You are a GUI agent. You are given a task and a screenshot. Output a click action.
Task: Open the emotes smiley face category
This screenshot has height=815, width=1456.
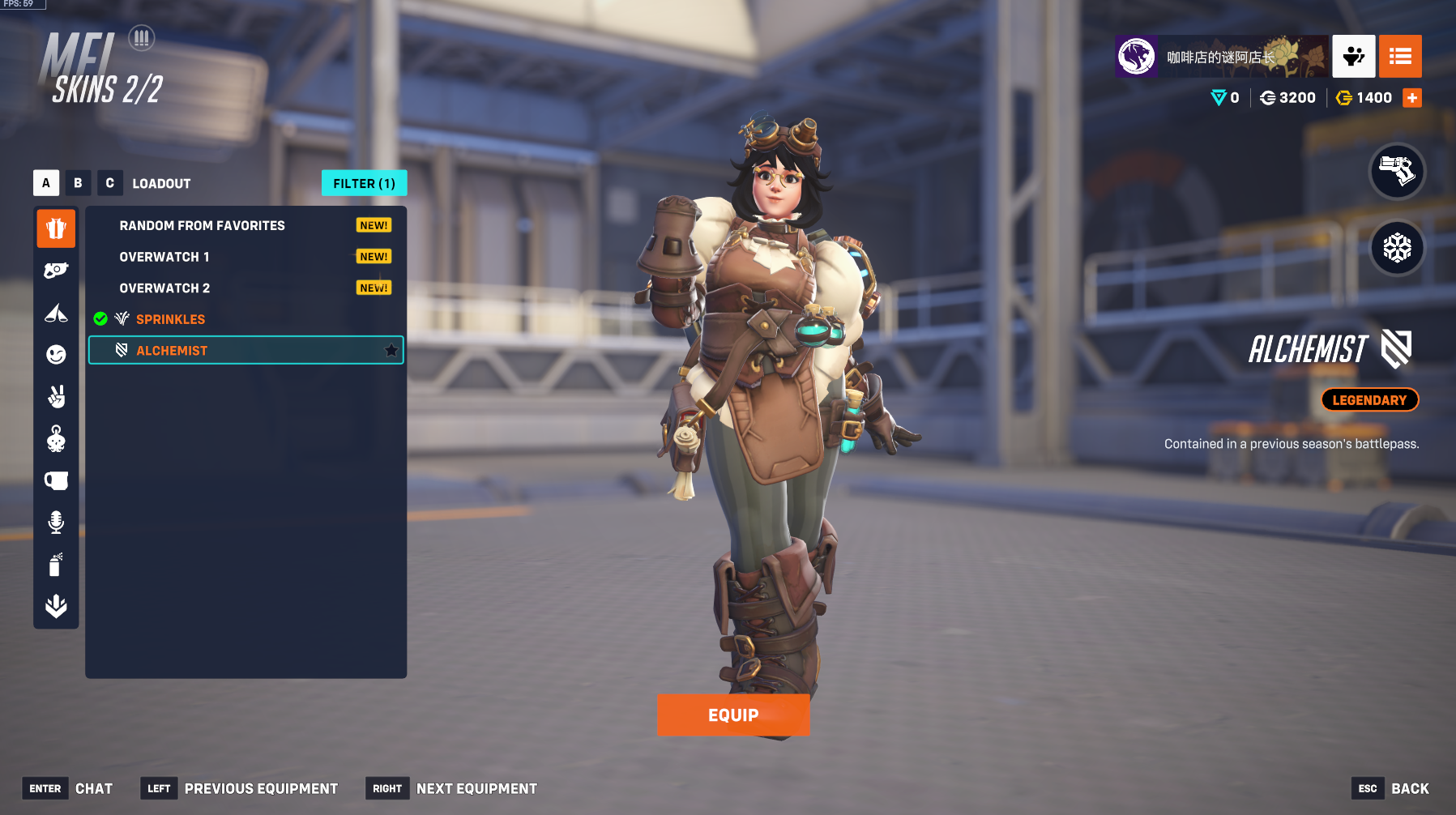pyautogui.click(x=56, y=354)
